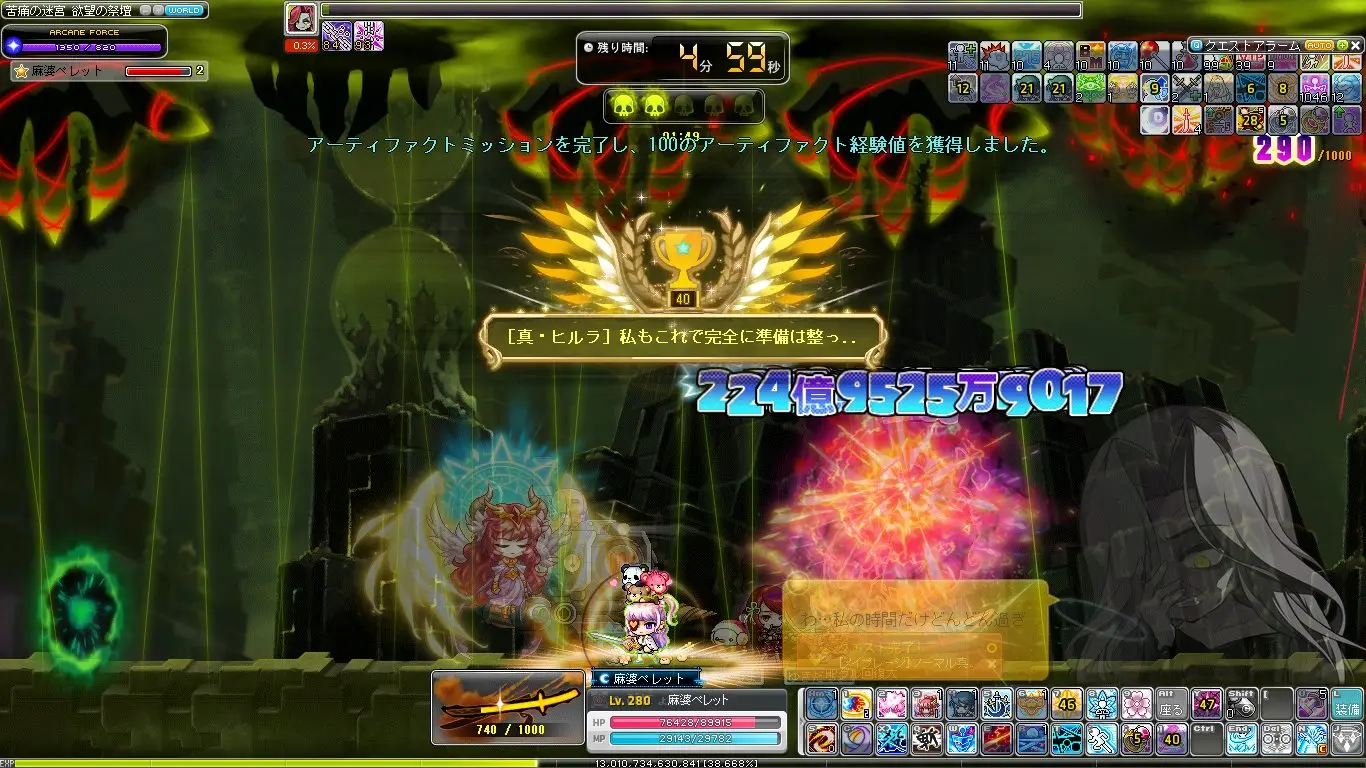This screenshot has height=768, width=1366.
Task: Use the 座る sit quickslot
Action: pos(1171,705)
